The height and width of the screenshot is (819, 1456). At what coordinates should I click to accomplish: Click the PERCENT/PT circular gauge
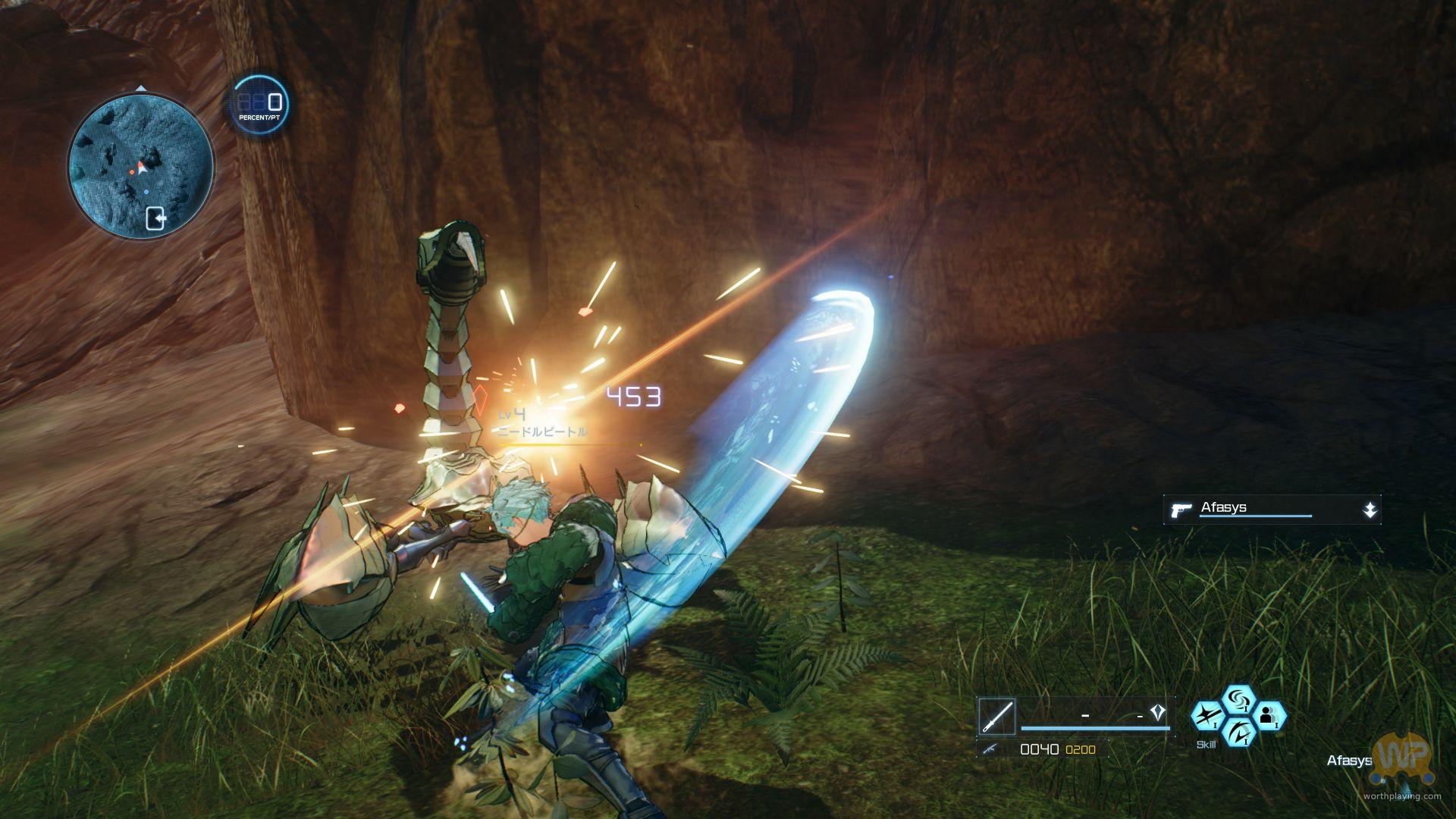[259, 105]
